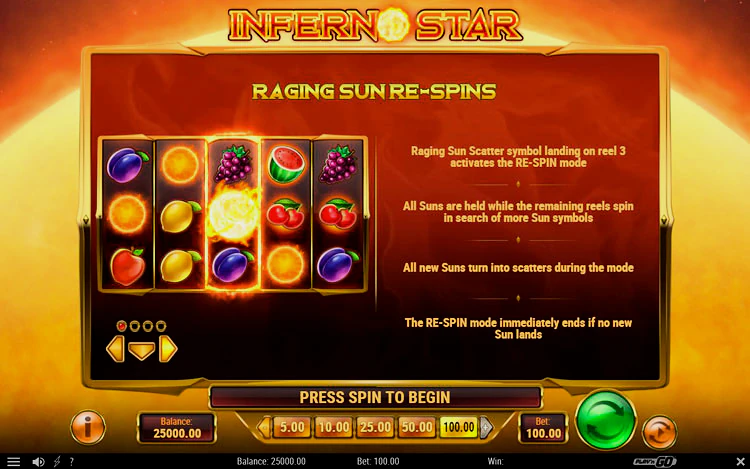The height and width of the screenshot is (469, 750).
Task: Activate the orange auto-play button
Action: tap(659, 432)
